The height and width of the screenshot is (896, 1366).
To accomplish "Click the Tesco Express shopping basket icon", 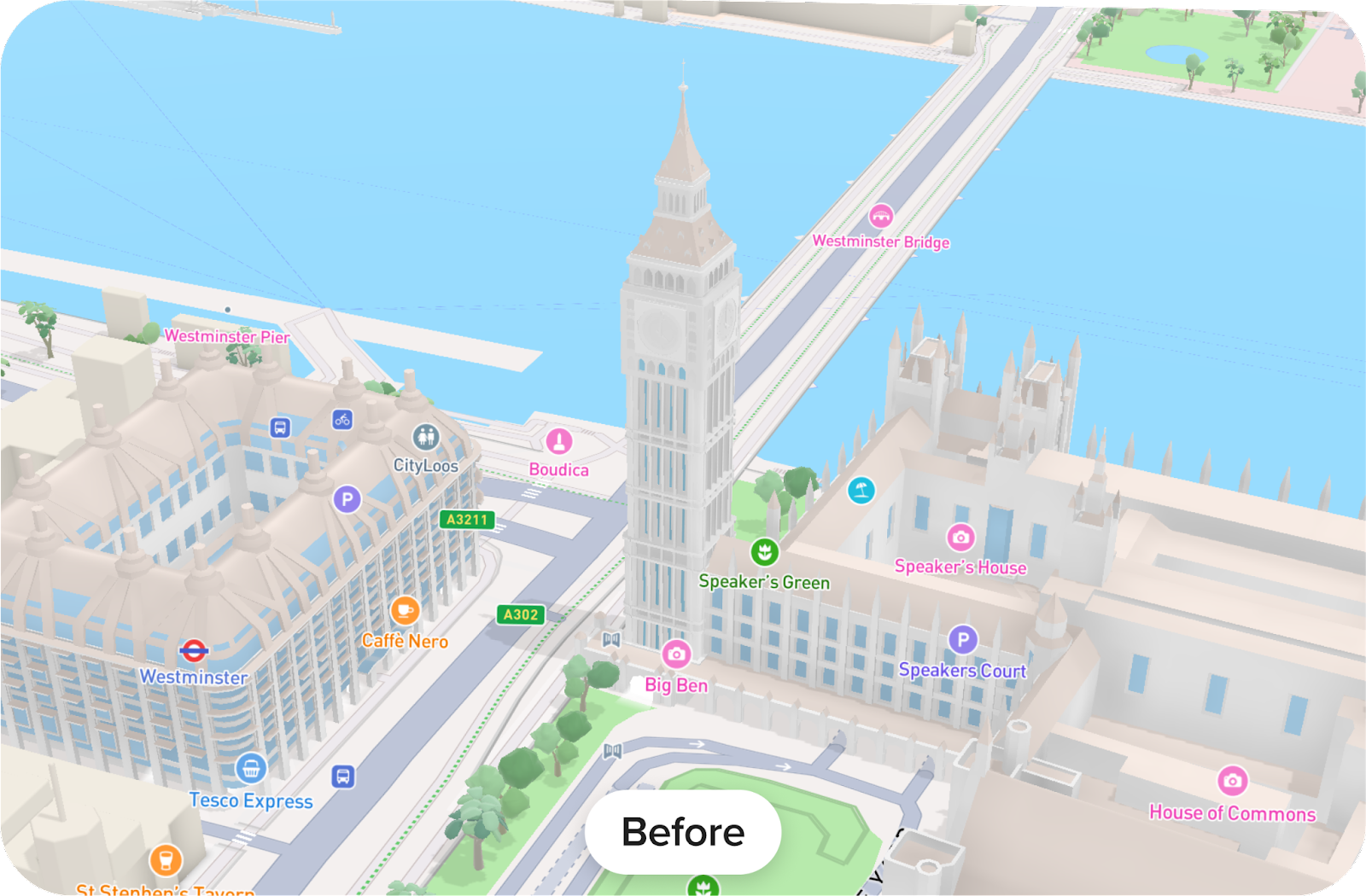I will click(253, 771).
